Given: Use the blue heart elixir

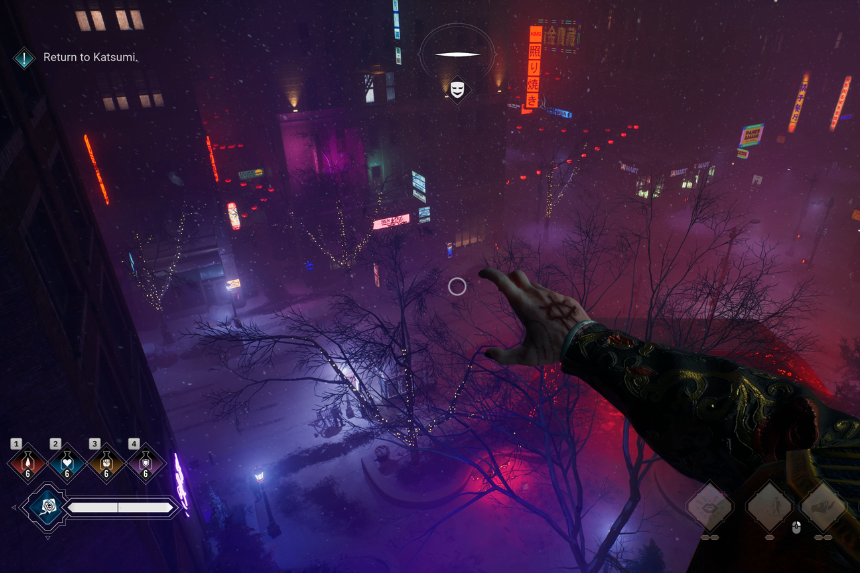Looking at the screenshot, I should click(x=65, y=463).
